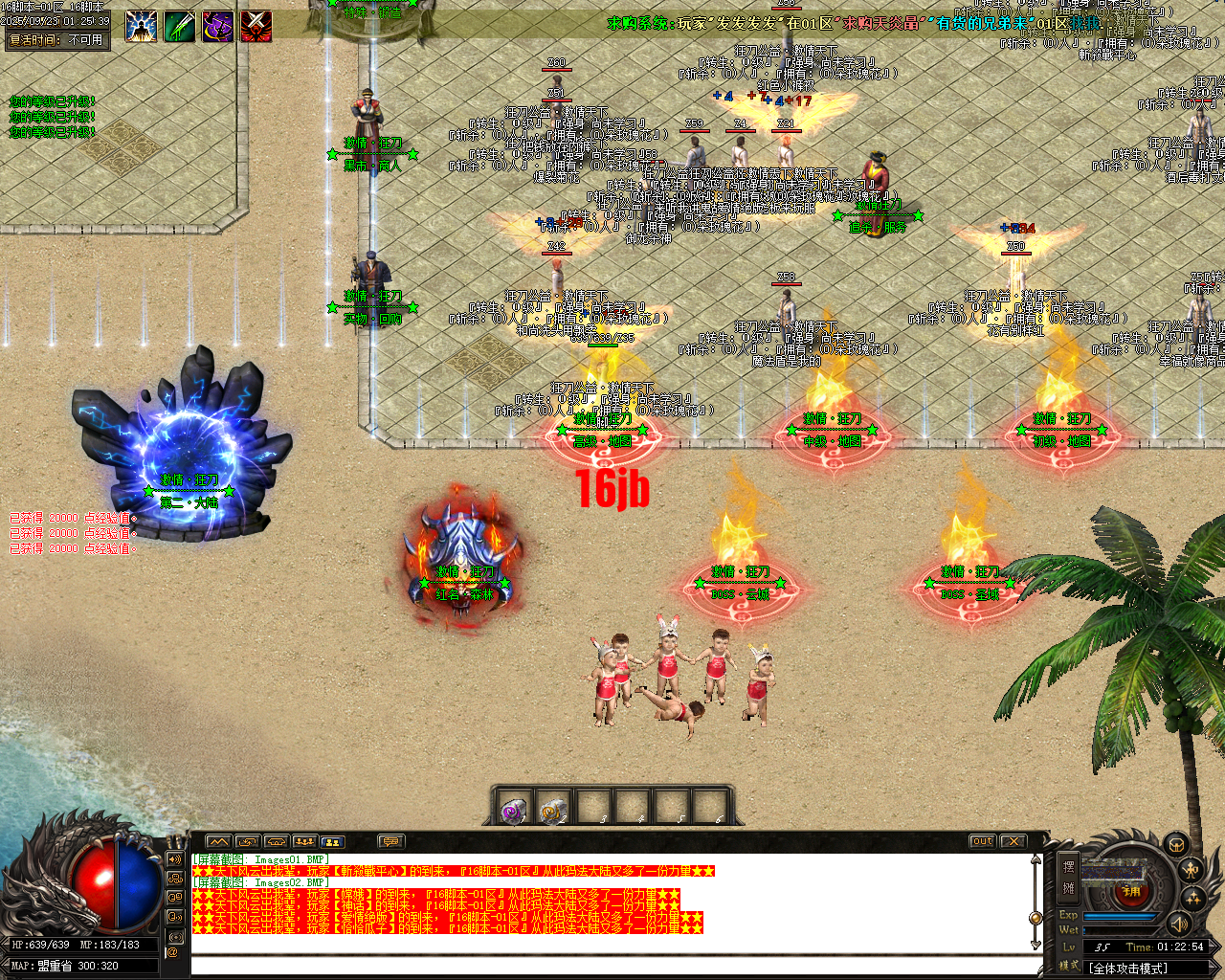Click the chevron beside the Time display bar

[x=1214, y=947]
